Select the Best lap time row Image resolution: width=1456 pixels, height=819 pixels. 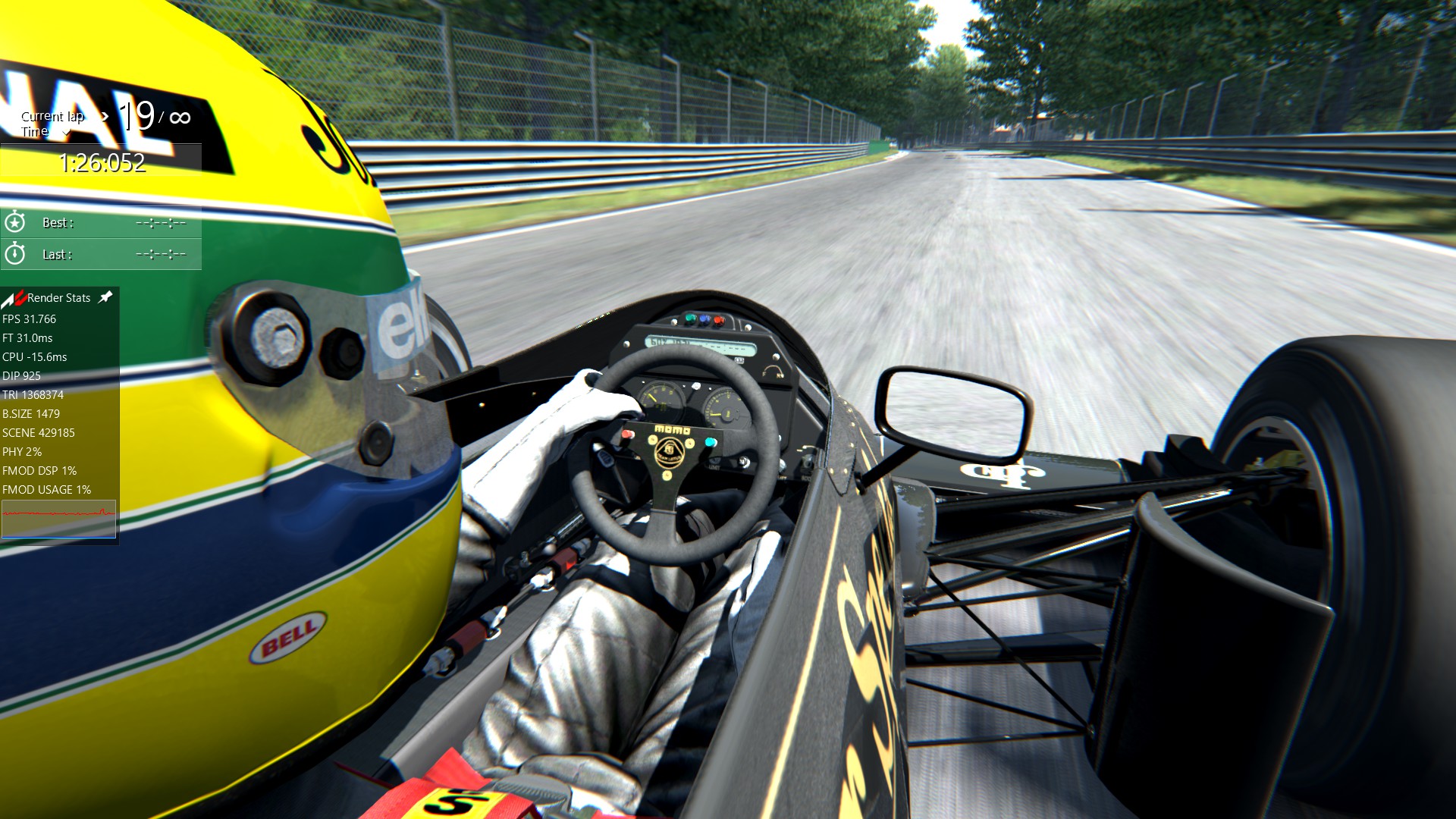click(x=101, y=223)
